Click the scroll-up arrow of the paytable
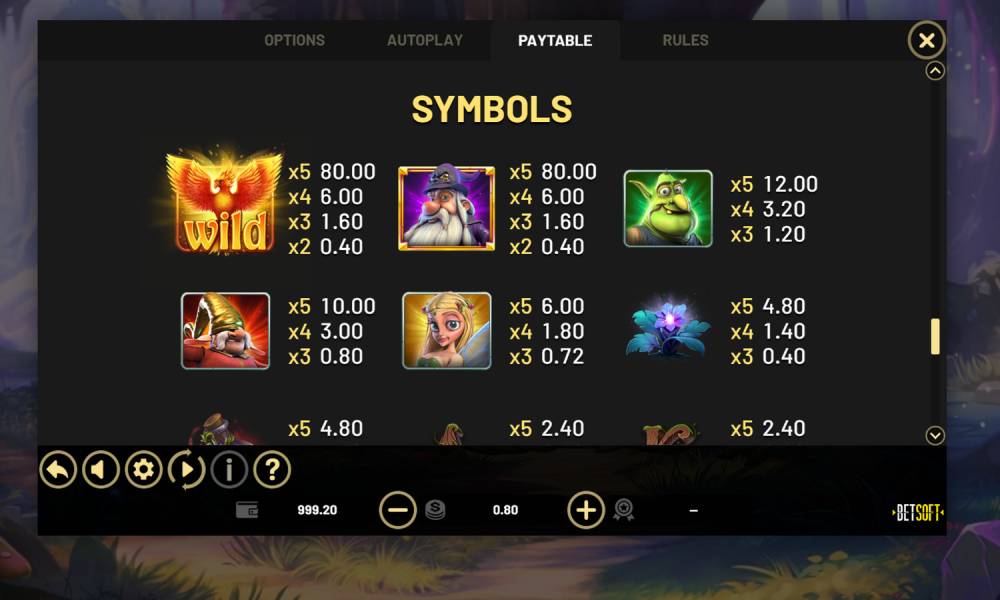 click(935, 71)
